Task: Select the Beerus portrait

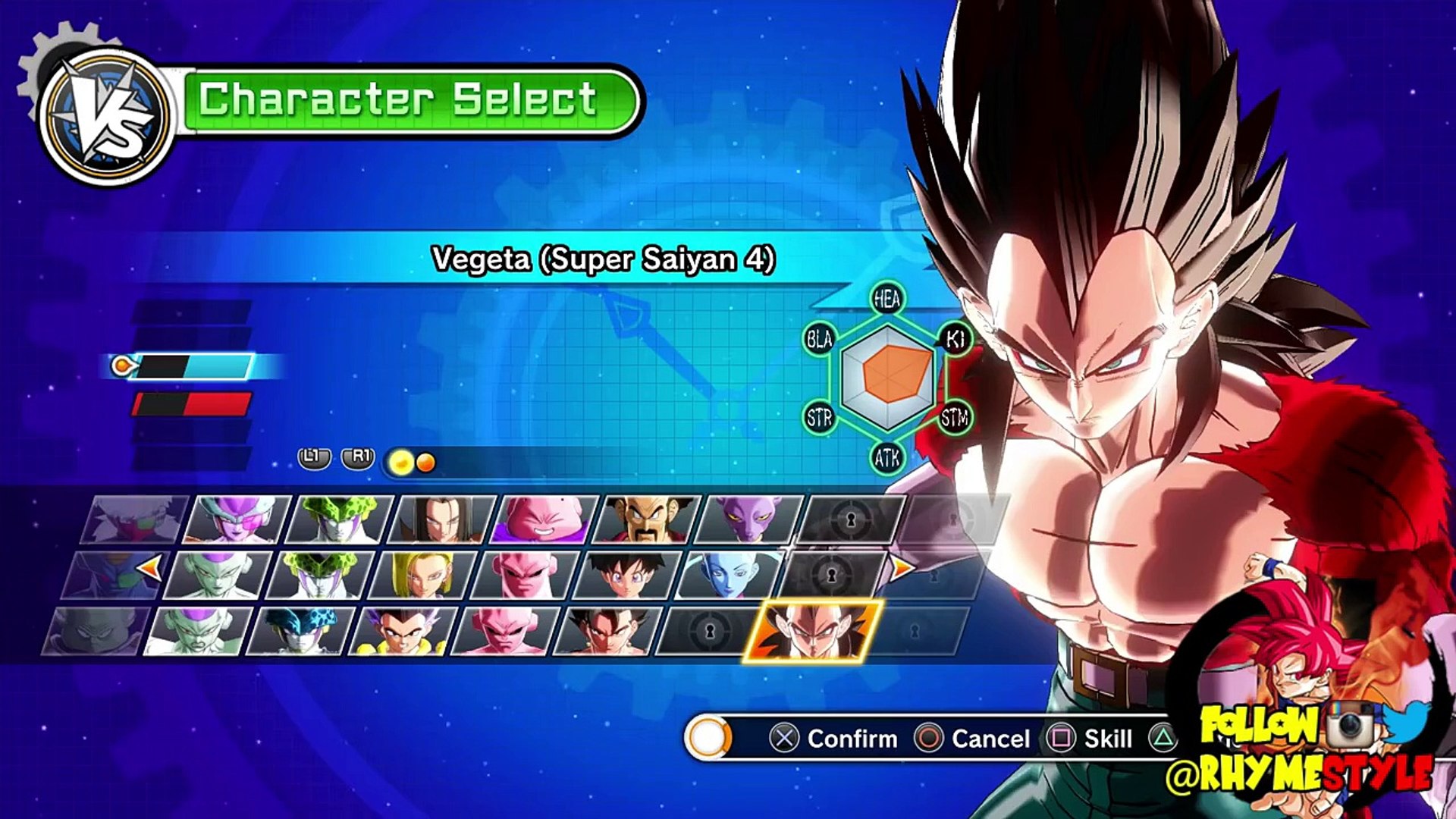Action: click(749, 519)
